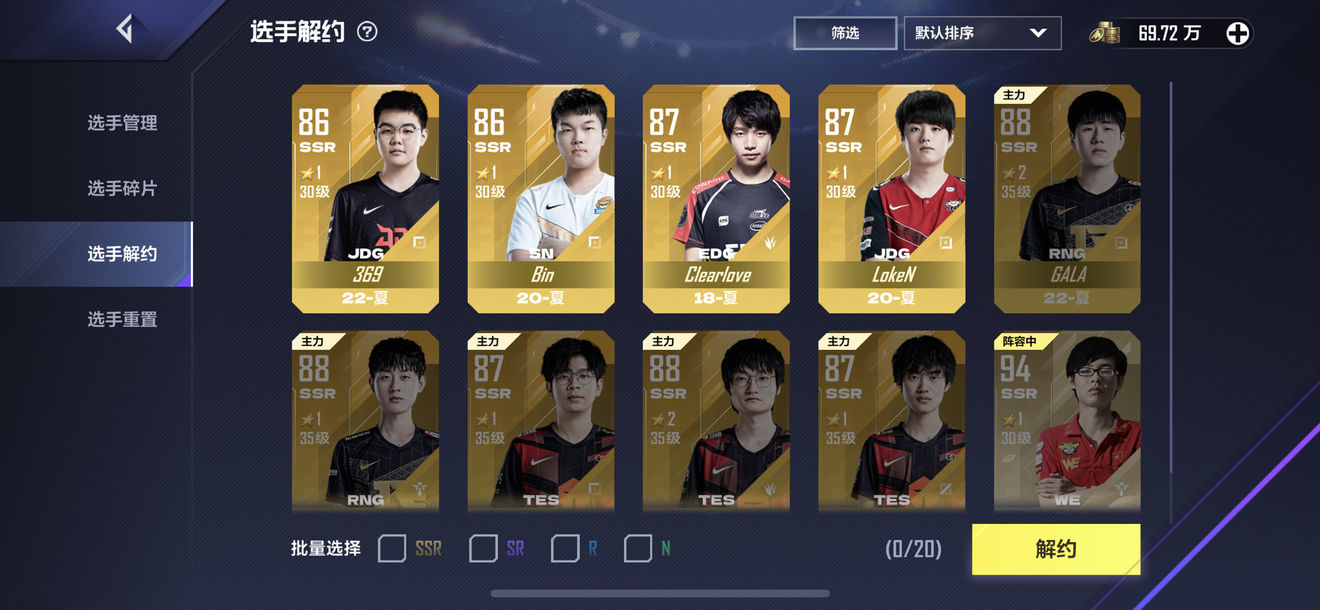This screenshot has height=610, width=1320.
Task: Choose the GALA player card
Action: (x=1067, y=199)
